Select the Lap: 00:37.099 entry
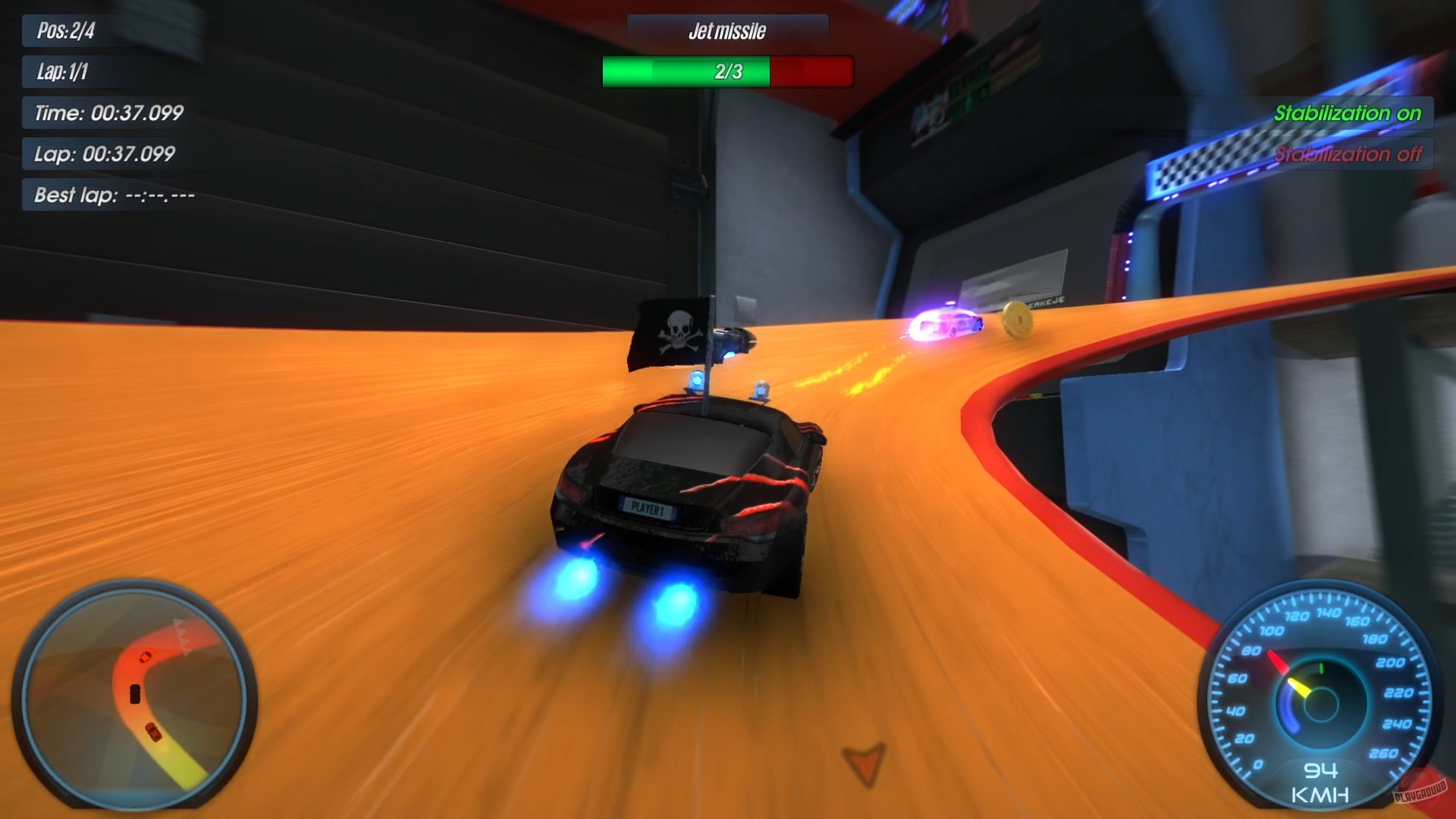1456x819 pixels. (106, 154)
